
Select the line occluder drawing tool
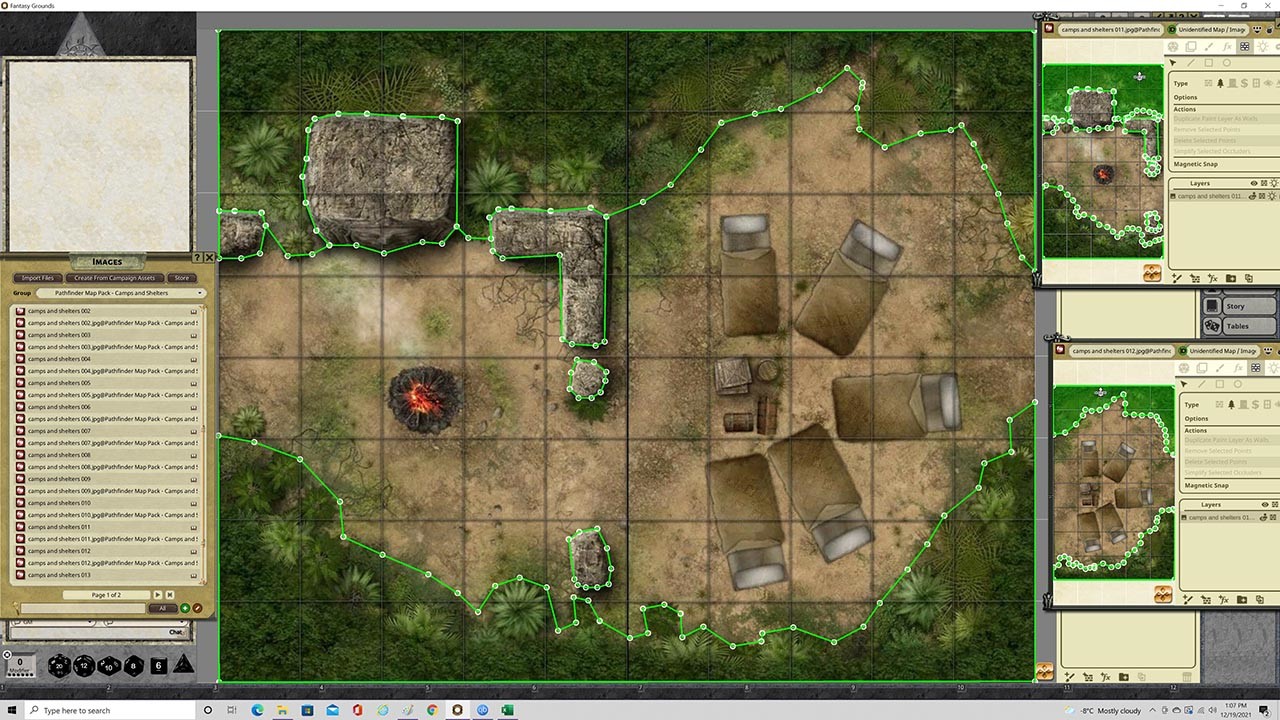click(x=1191, y=64)
